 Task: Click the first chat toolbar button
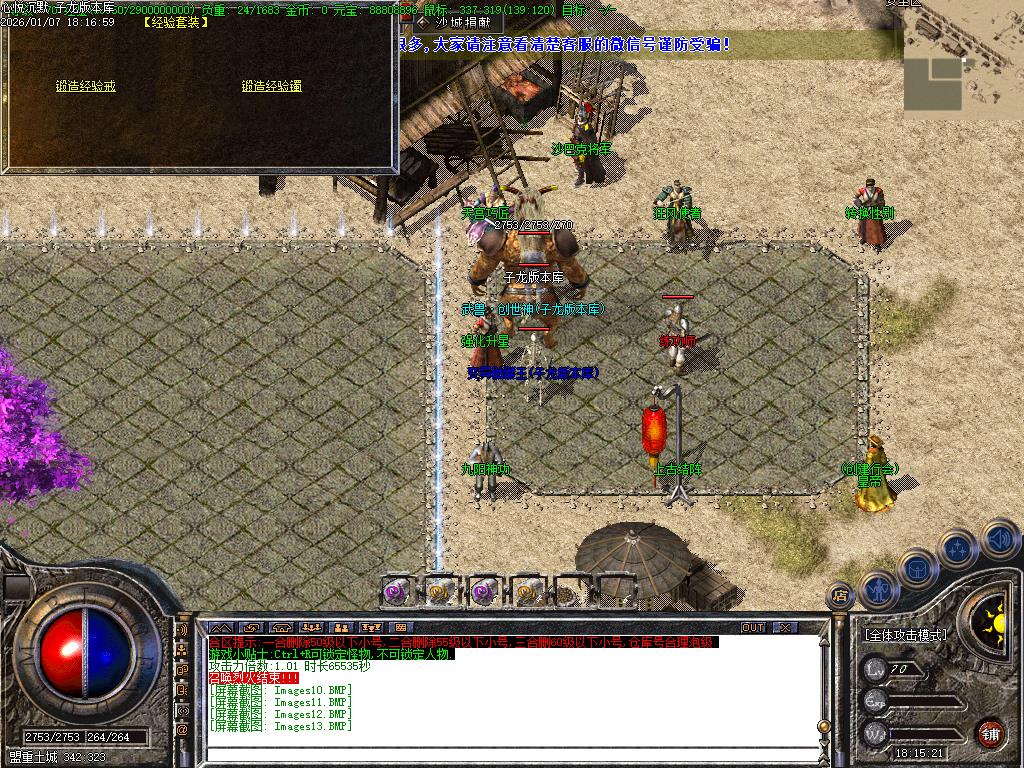coord(220,628)
